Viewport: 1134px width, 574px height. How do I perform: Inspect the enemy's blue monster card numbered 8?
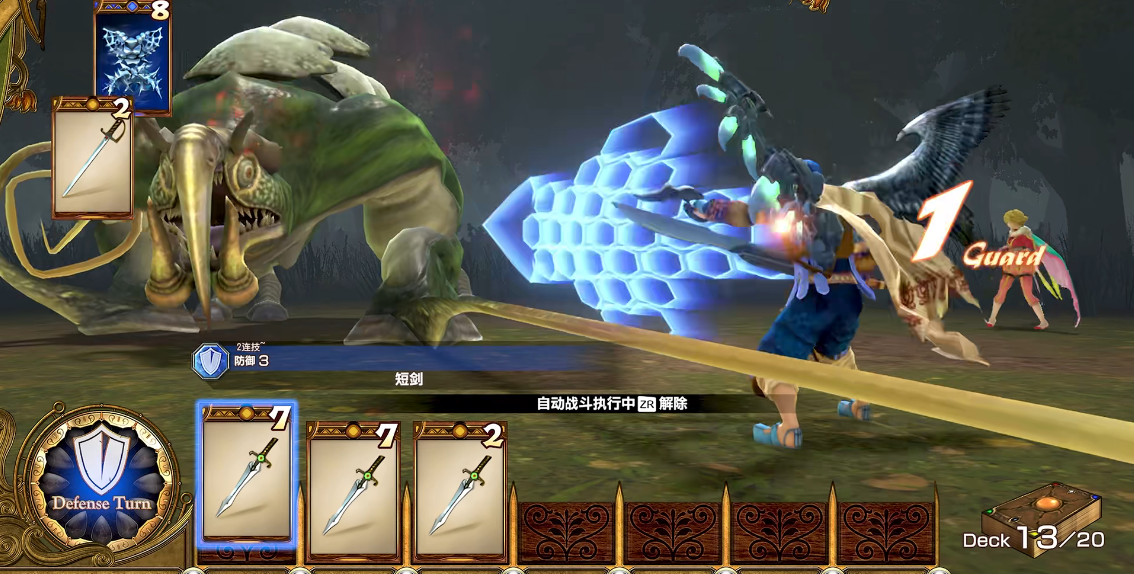[x=132, y=57]
